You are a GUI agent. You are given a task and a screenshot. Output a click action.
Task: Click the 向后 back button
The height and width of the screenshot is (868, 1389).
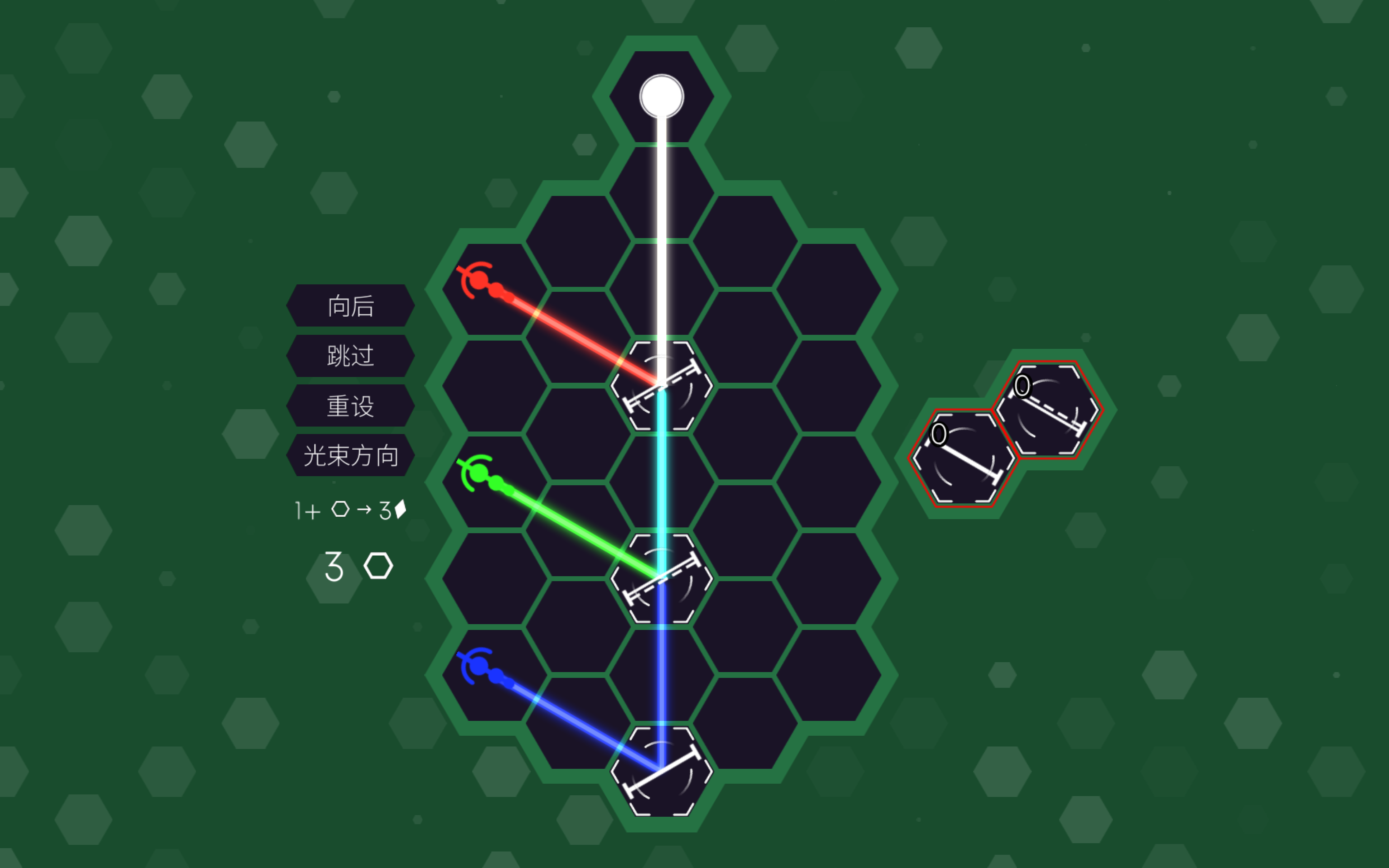tap(350, 306)
